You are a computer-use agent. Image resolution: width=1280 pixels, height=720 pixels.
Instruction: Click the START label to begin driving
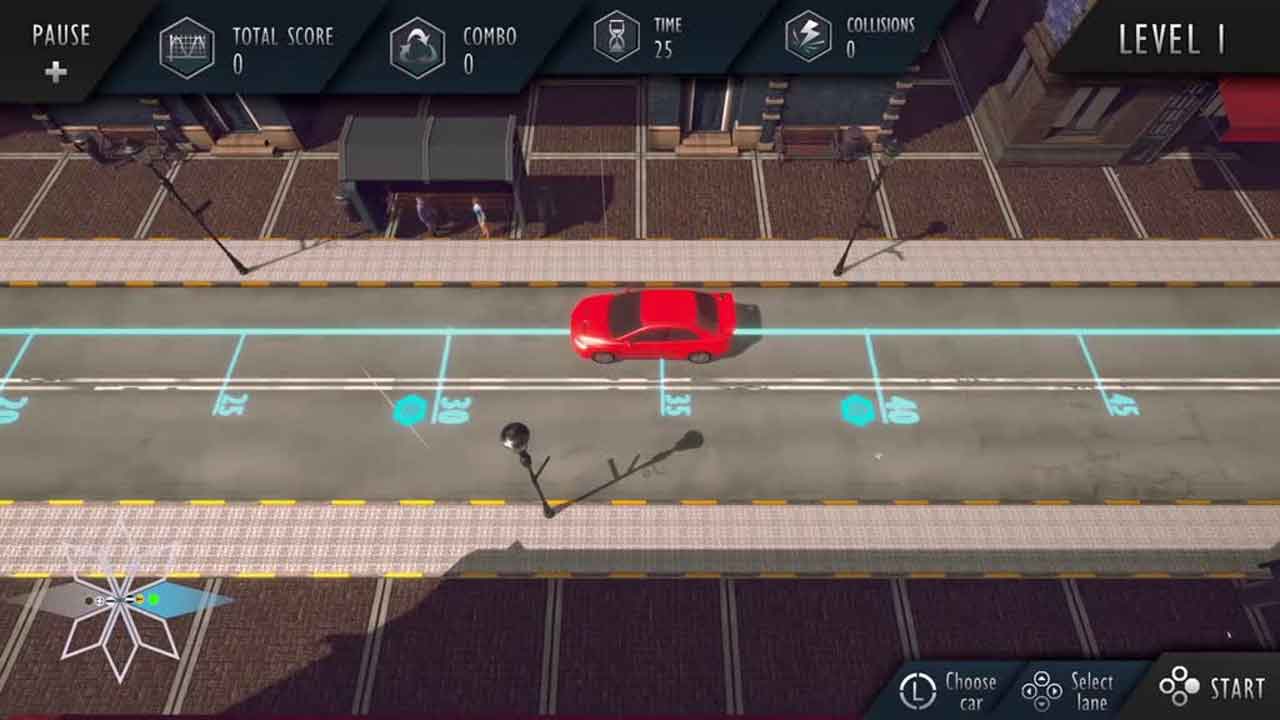(x=1236, y=688)
